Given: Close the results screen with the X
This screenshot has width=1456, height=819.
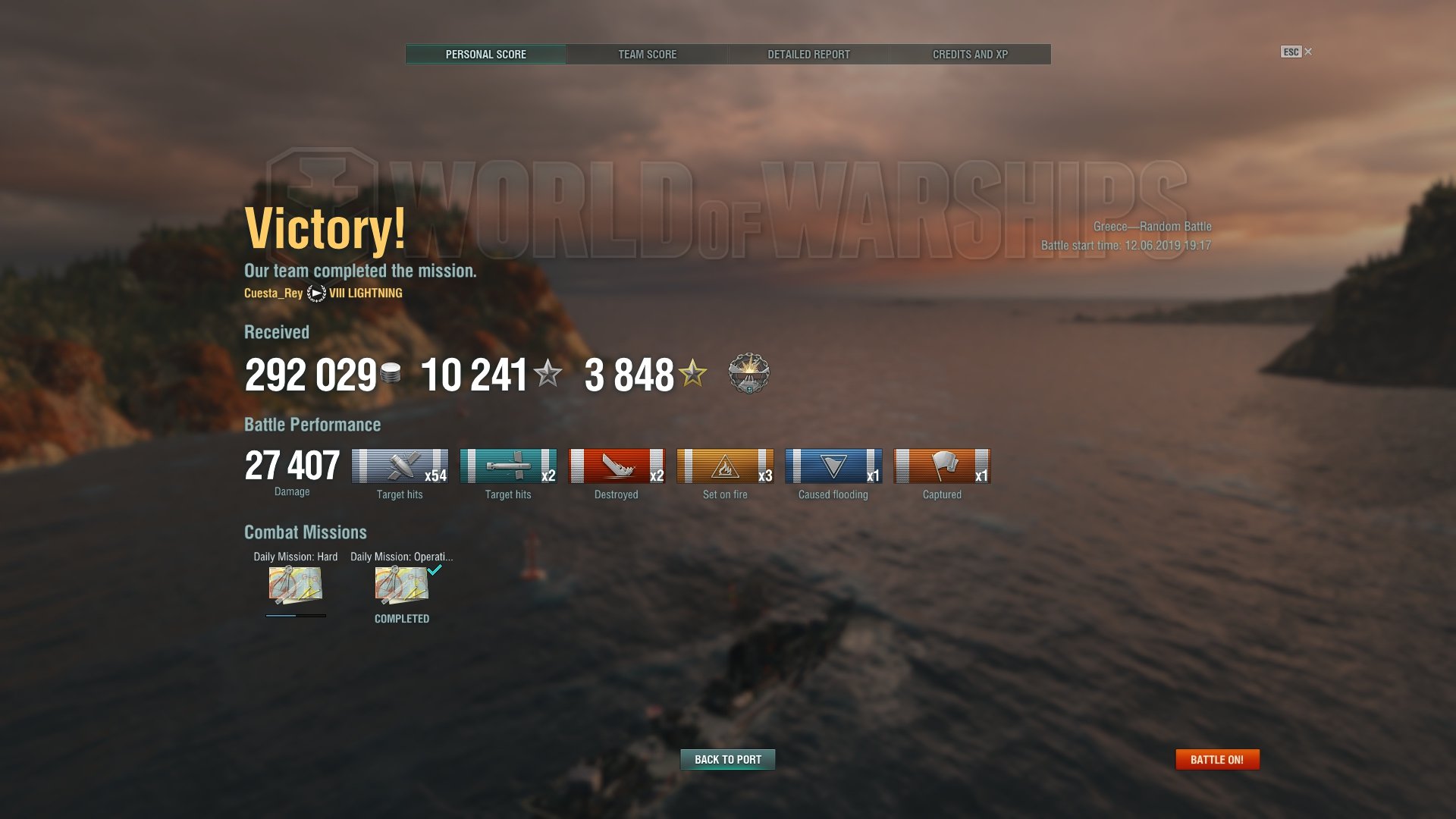Looking at the screenshot, I should [1308, 52].
